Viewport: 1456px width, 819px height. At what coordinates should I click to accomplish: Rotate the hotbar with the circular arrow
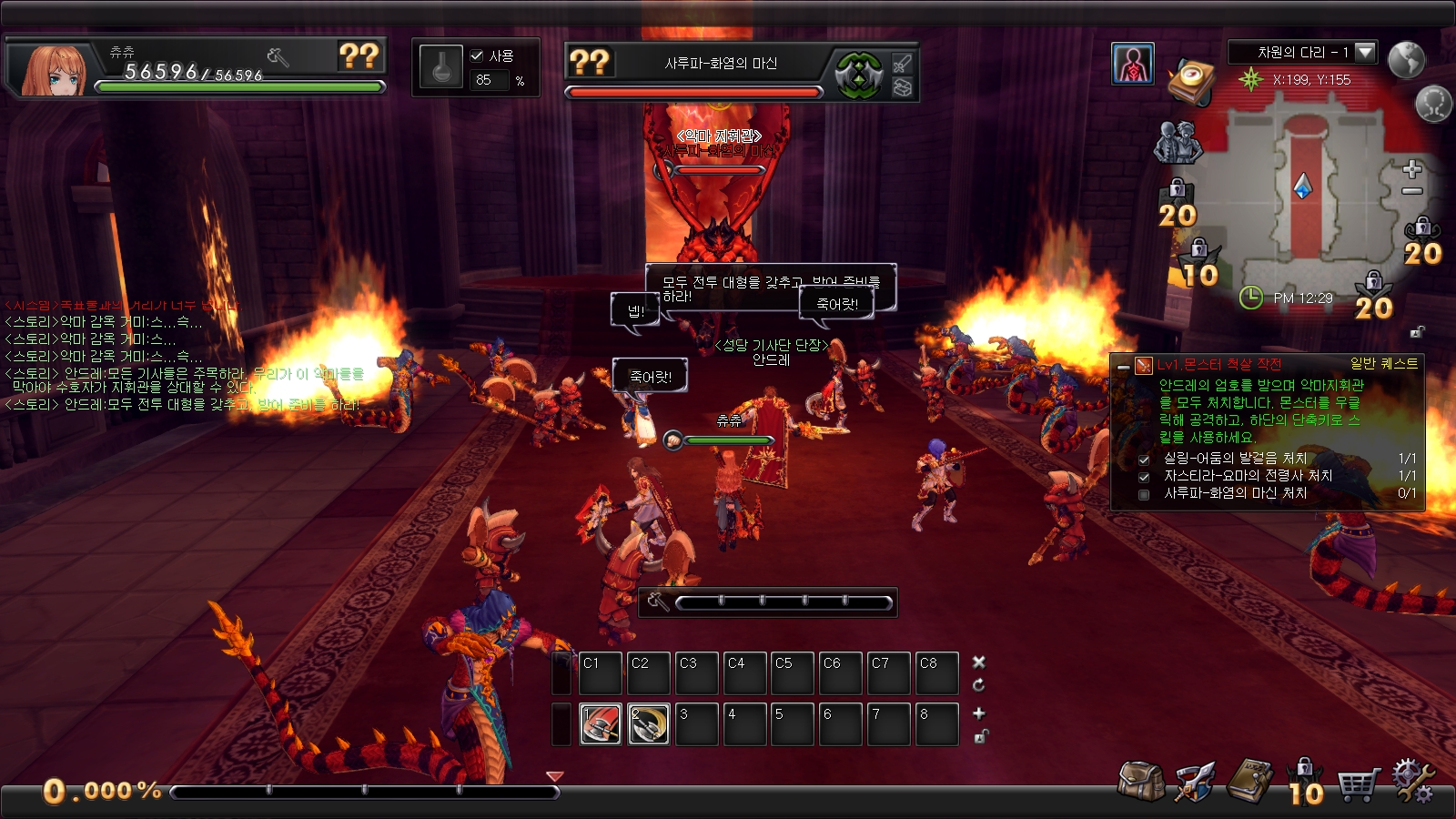pos(979,685)
